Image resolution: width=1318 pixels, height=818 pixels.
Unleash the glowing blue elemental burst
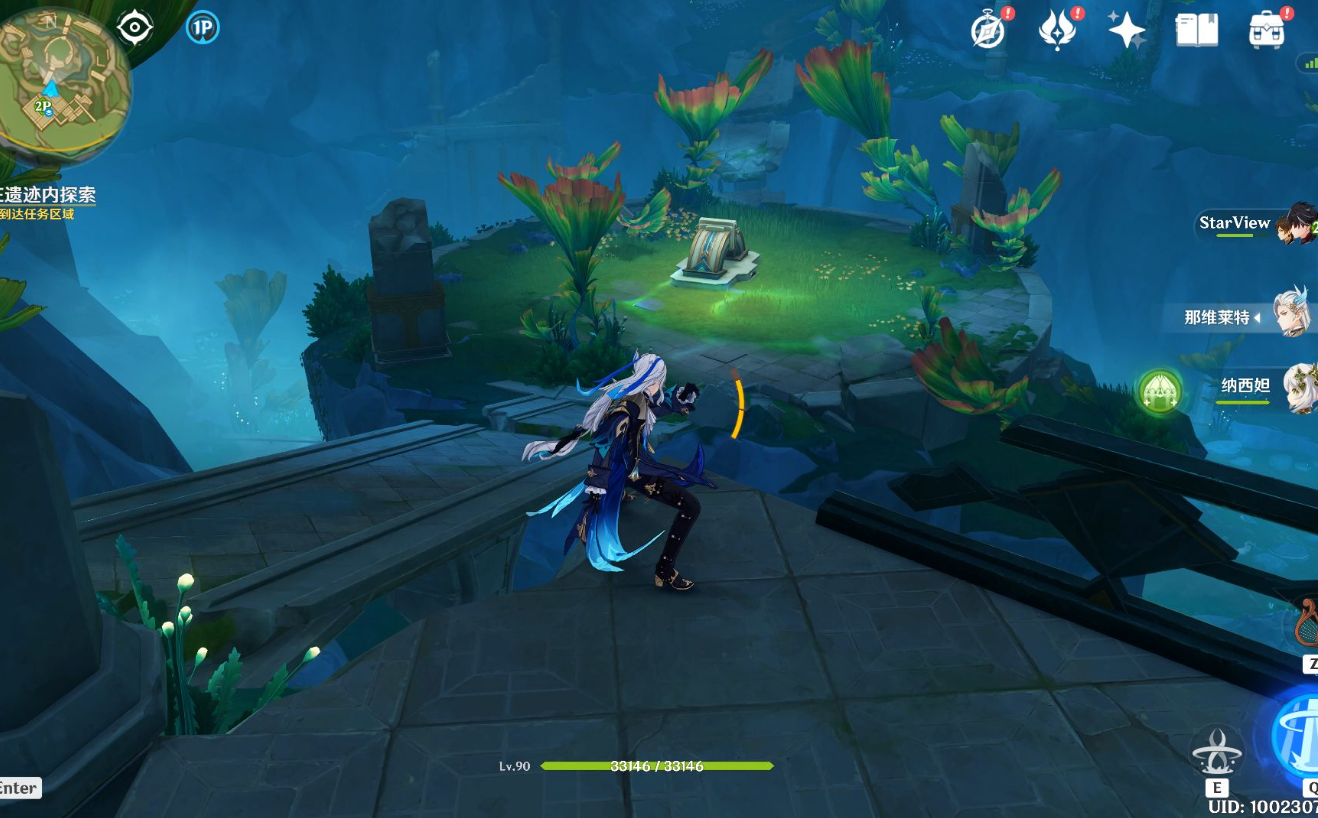(x=1298, y=735)
